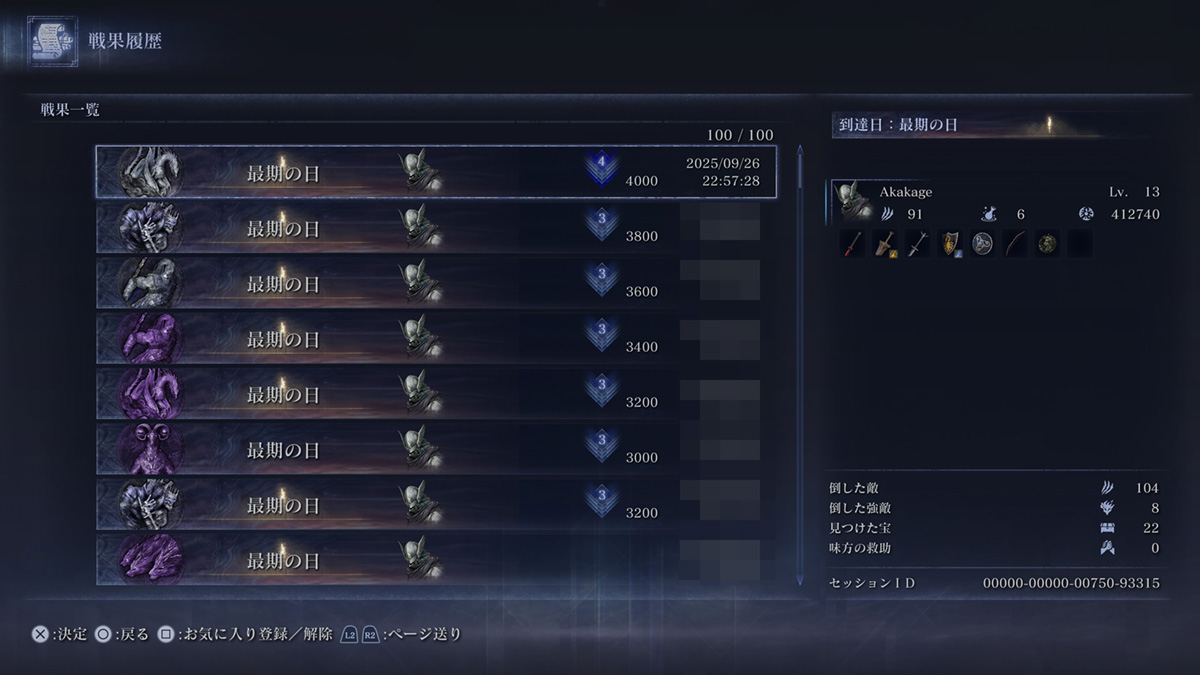Screen dimensions: 1200x675
Task: Click the battle record list scrollbar
Action: click(x=799, y=365)
